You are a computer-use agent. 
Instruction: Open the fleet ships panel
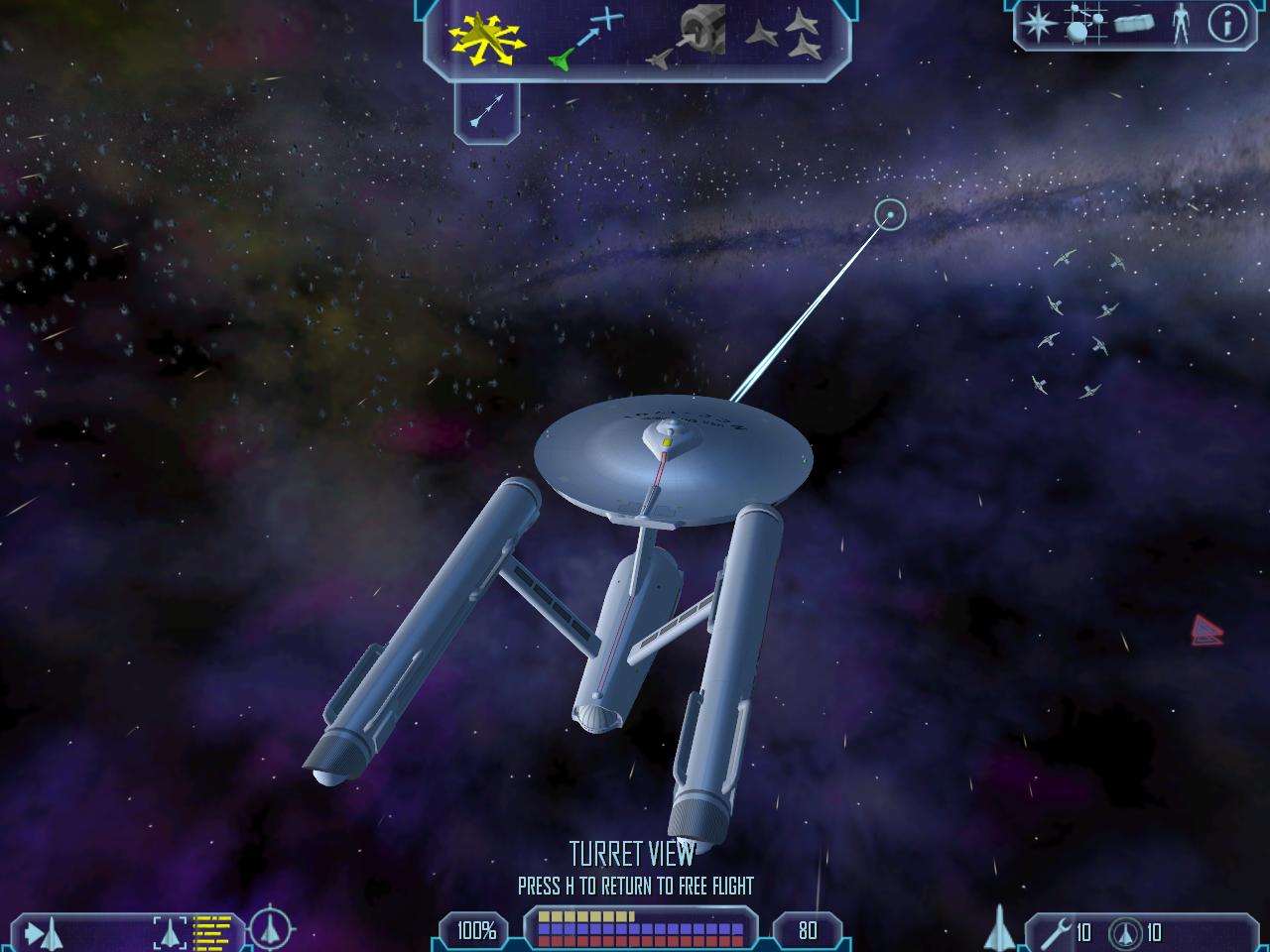782,35
